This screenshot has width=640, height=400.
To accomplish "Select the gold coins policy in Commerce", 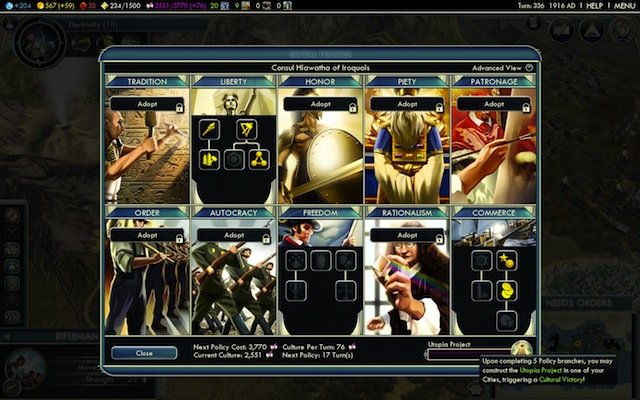I will coord(508,290).
